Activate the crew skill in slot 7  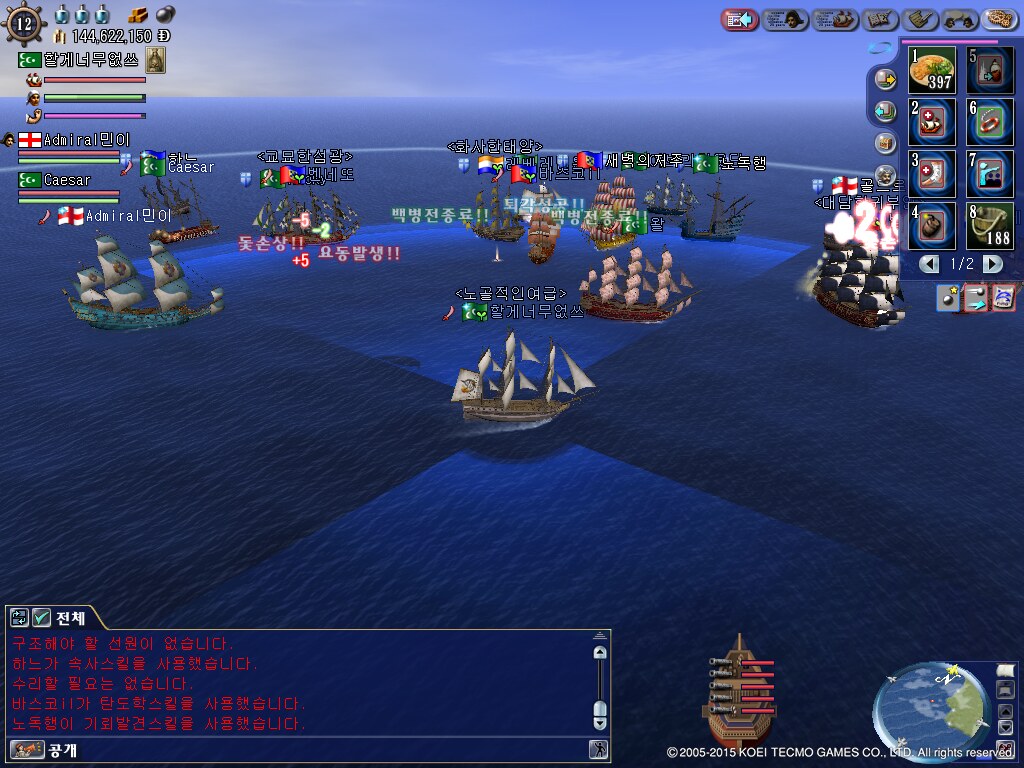(x=990, y=174)
